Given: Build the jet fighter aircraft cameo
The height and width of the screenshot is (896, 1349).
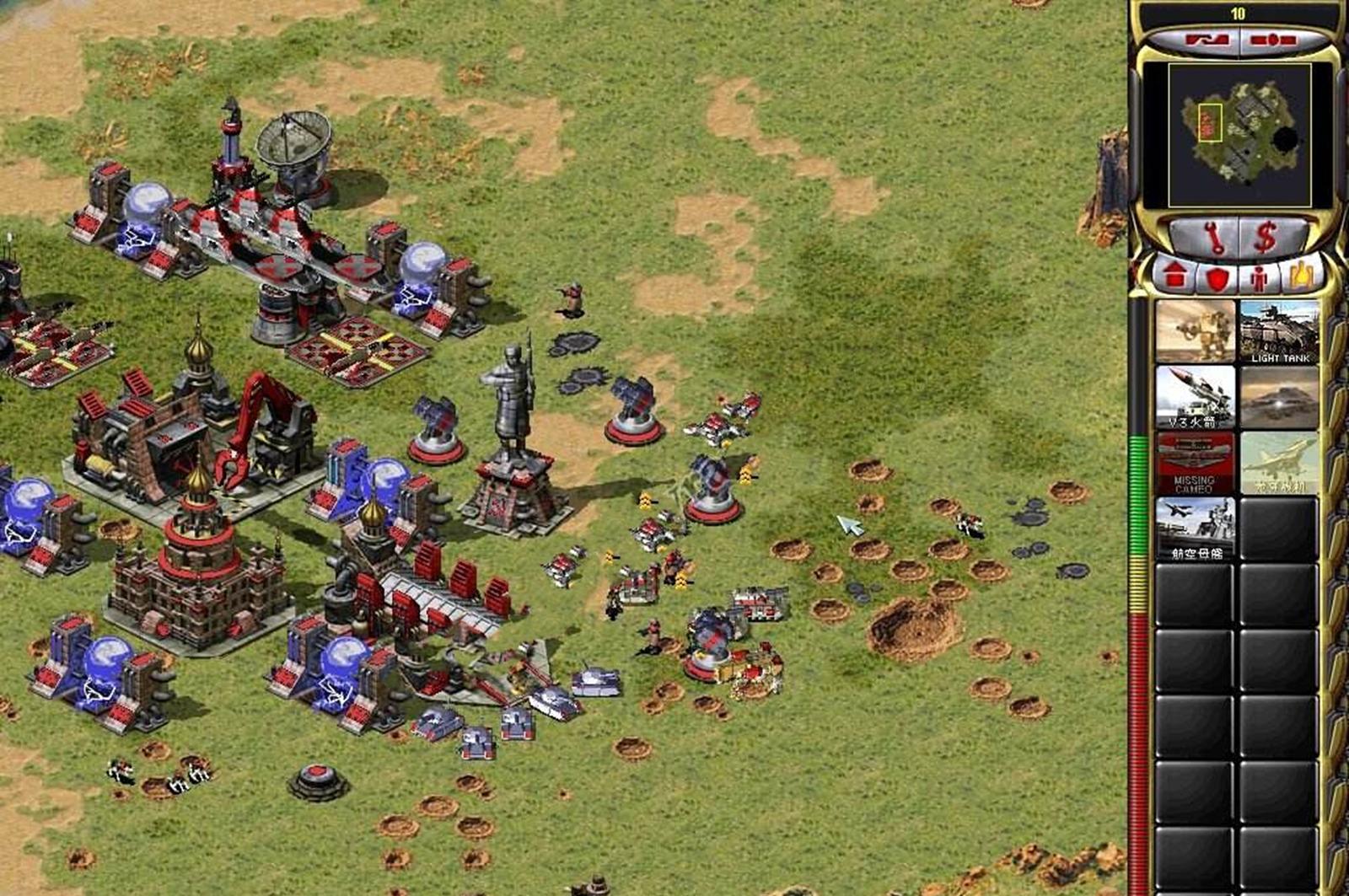Looking at the screenshot, I should tap(1279, 463).
